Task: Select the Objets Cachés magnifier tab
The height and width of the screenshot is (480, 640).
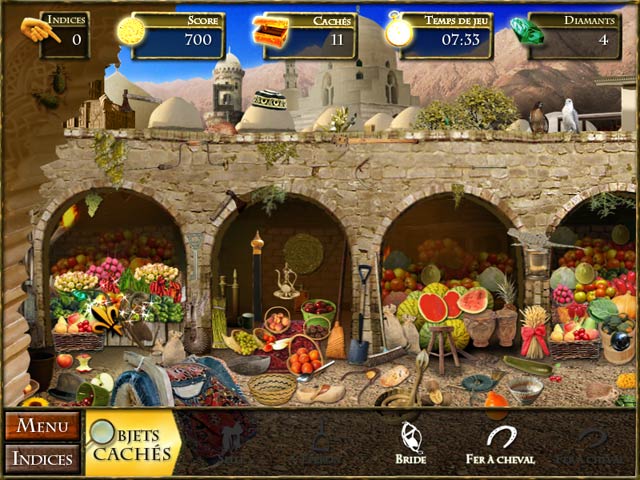Action: 131,443
